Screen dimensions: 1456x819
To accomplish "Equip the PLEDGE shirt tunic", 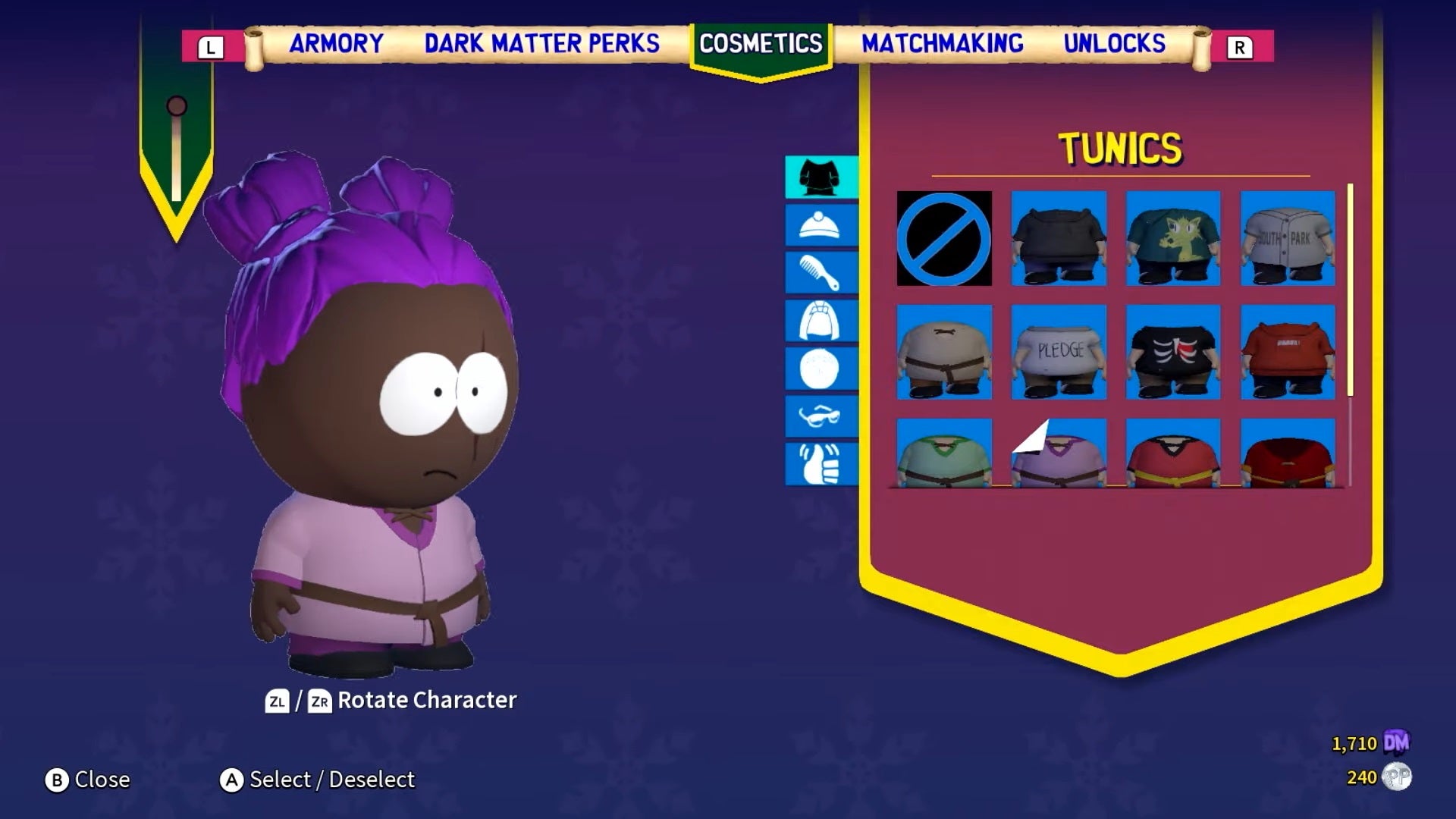I will 1058,351.
